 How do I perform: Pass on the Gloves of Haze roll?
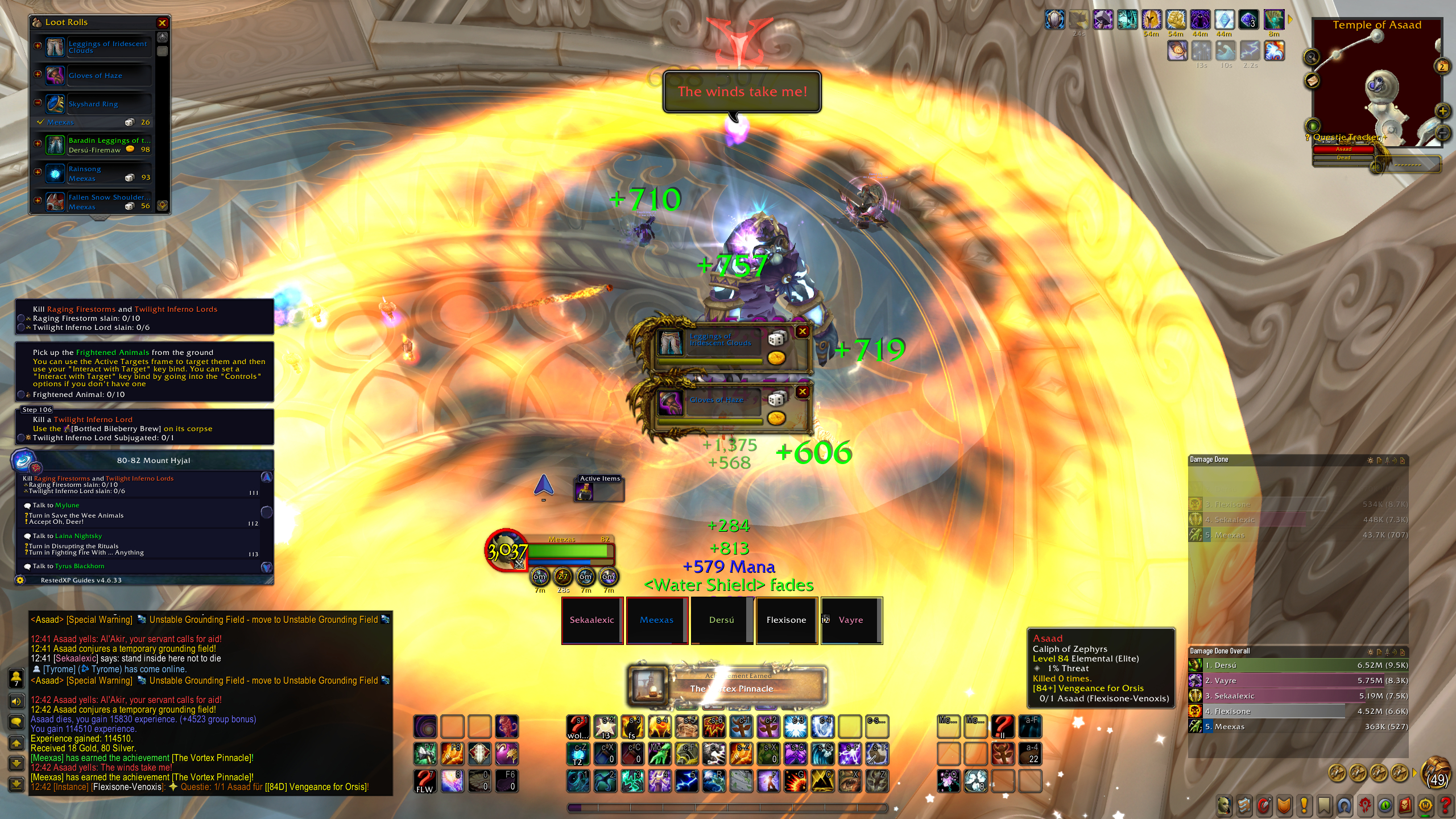click(x=803, y=391)
